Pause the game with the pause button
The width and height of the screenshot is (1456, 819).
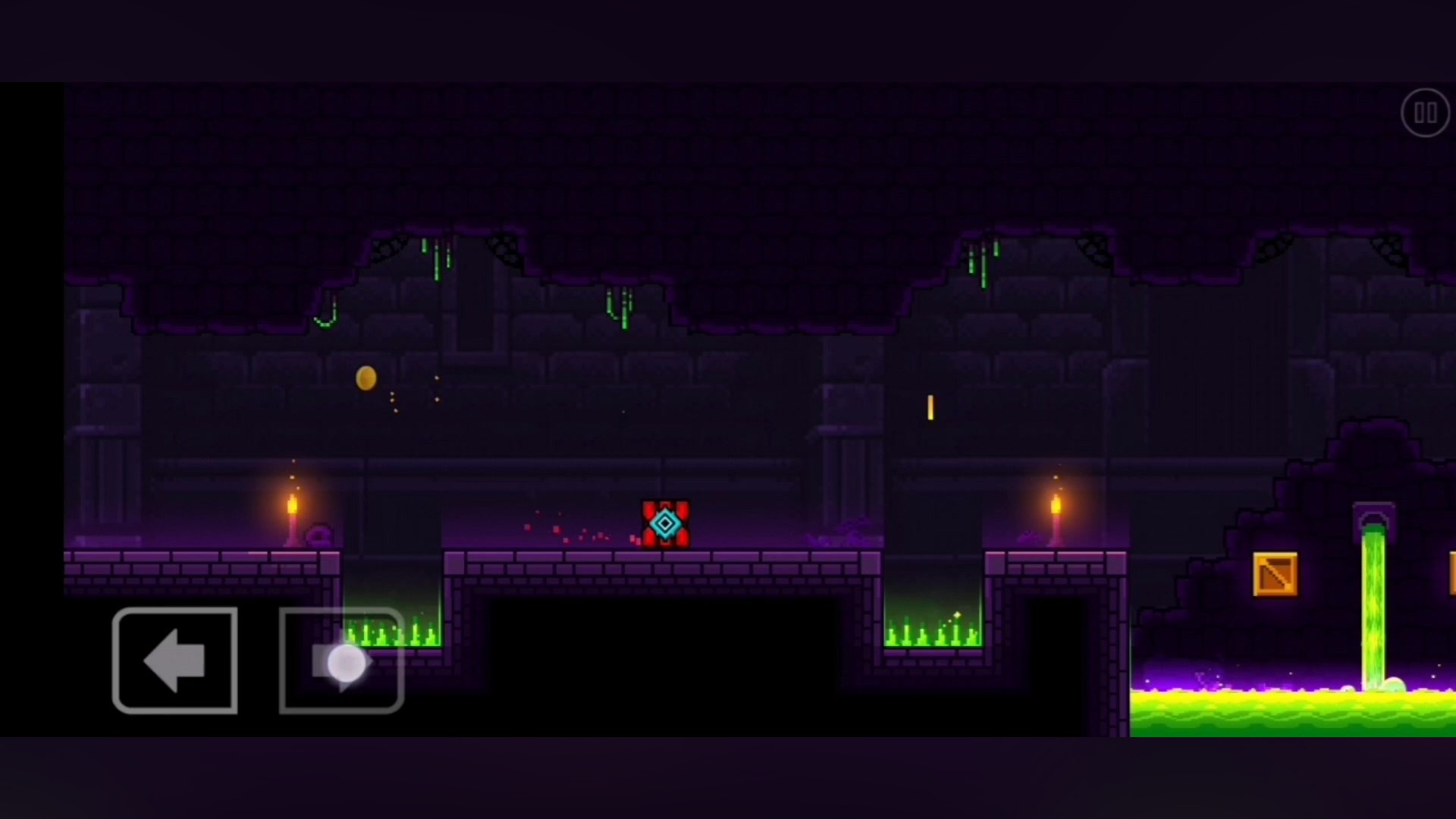(x=1425, y=113)
